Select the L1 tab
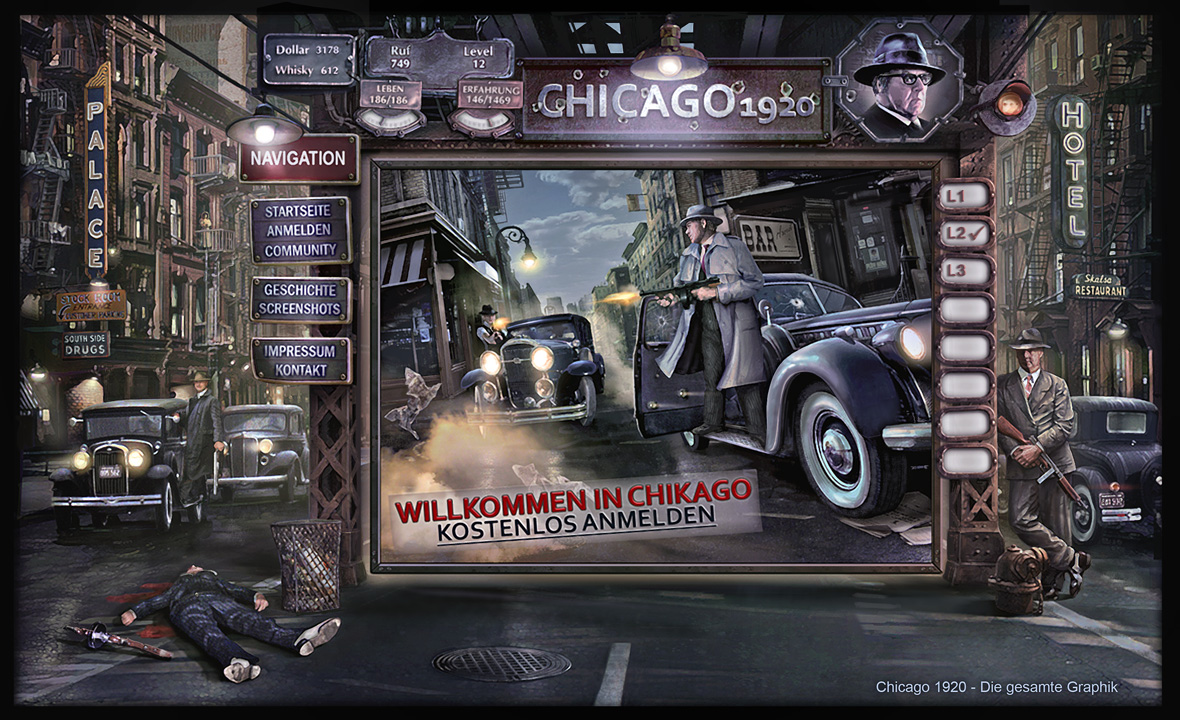This screenshot has height=720, width=1180. click(x=965, y=196)
